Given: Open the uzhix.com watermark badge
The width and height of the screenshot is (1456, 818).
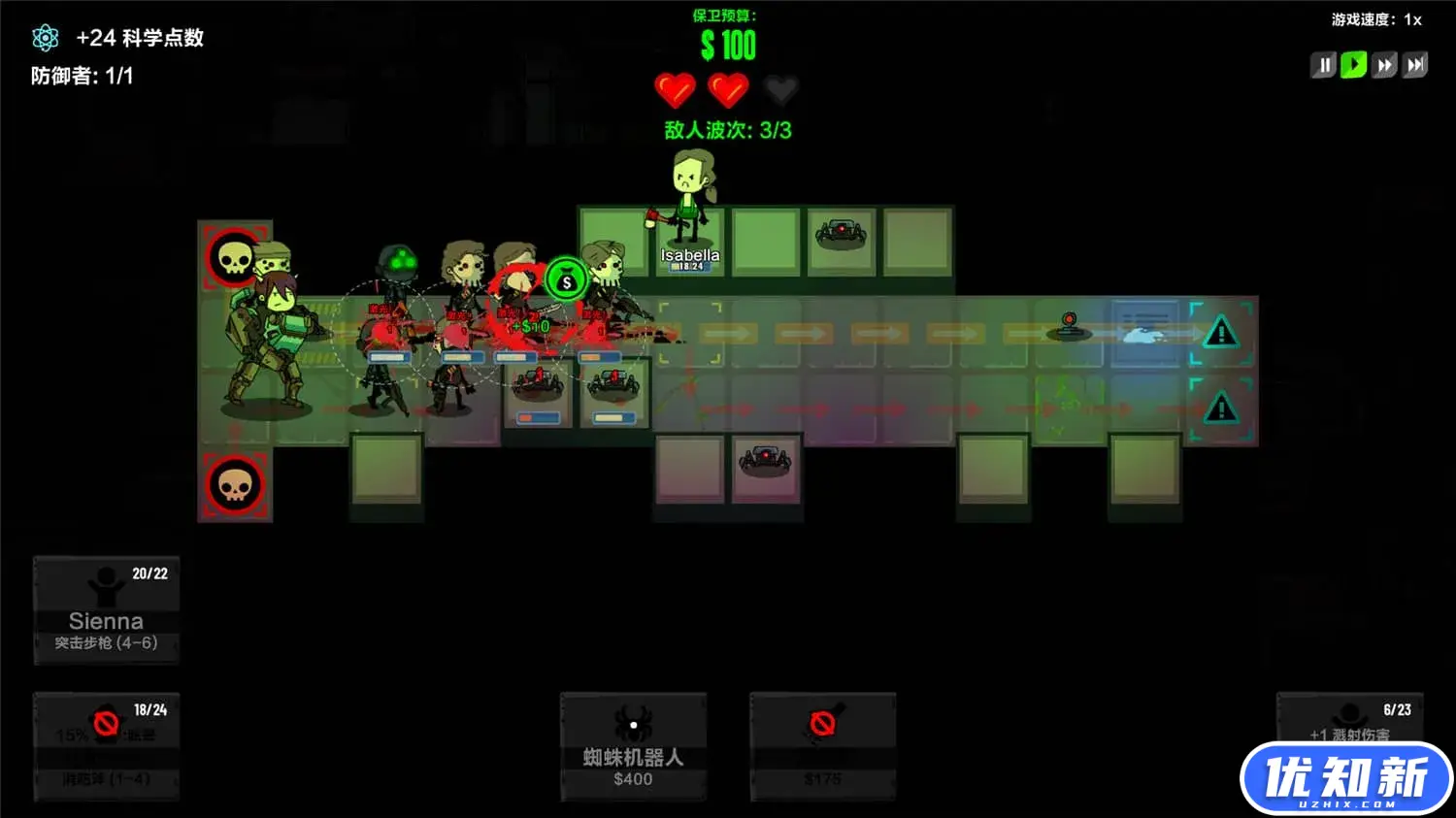Looking at the screenshot, I should [1346, 778].
